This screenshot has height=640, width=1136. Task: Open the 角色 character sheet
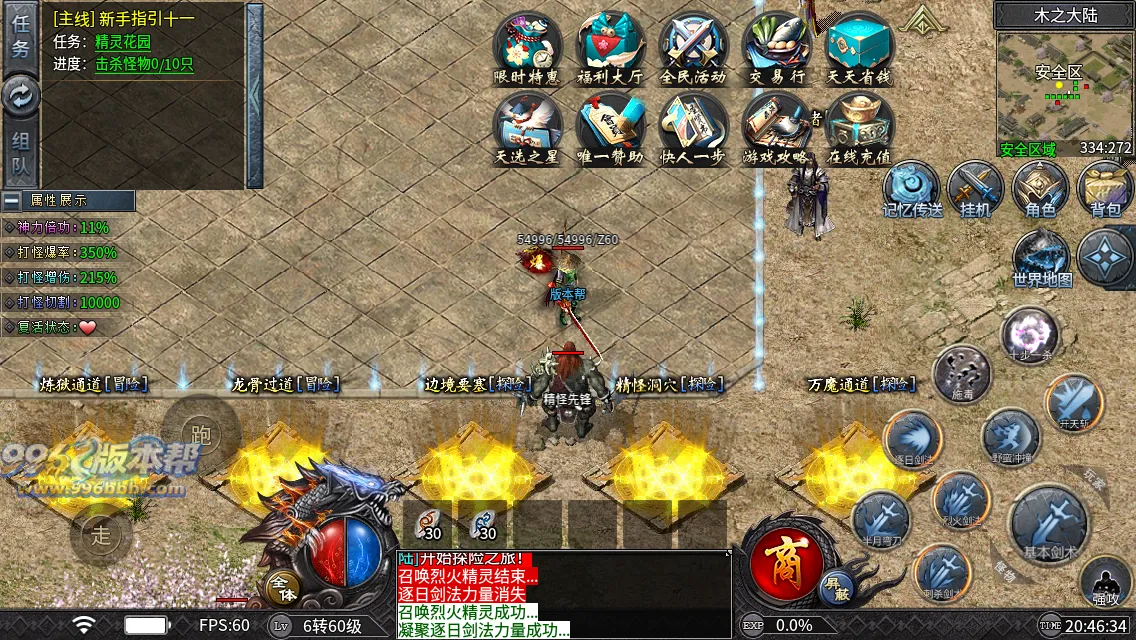click(1040, 188)
